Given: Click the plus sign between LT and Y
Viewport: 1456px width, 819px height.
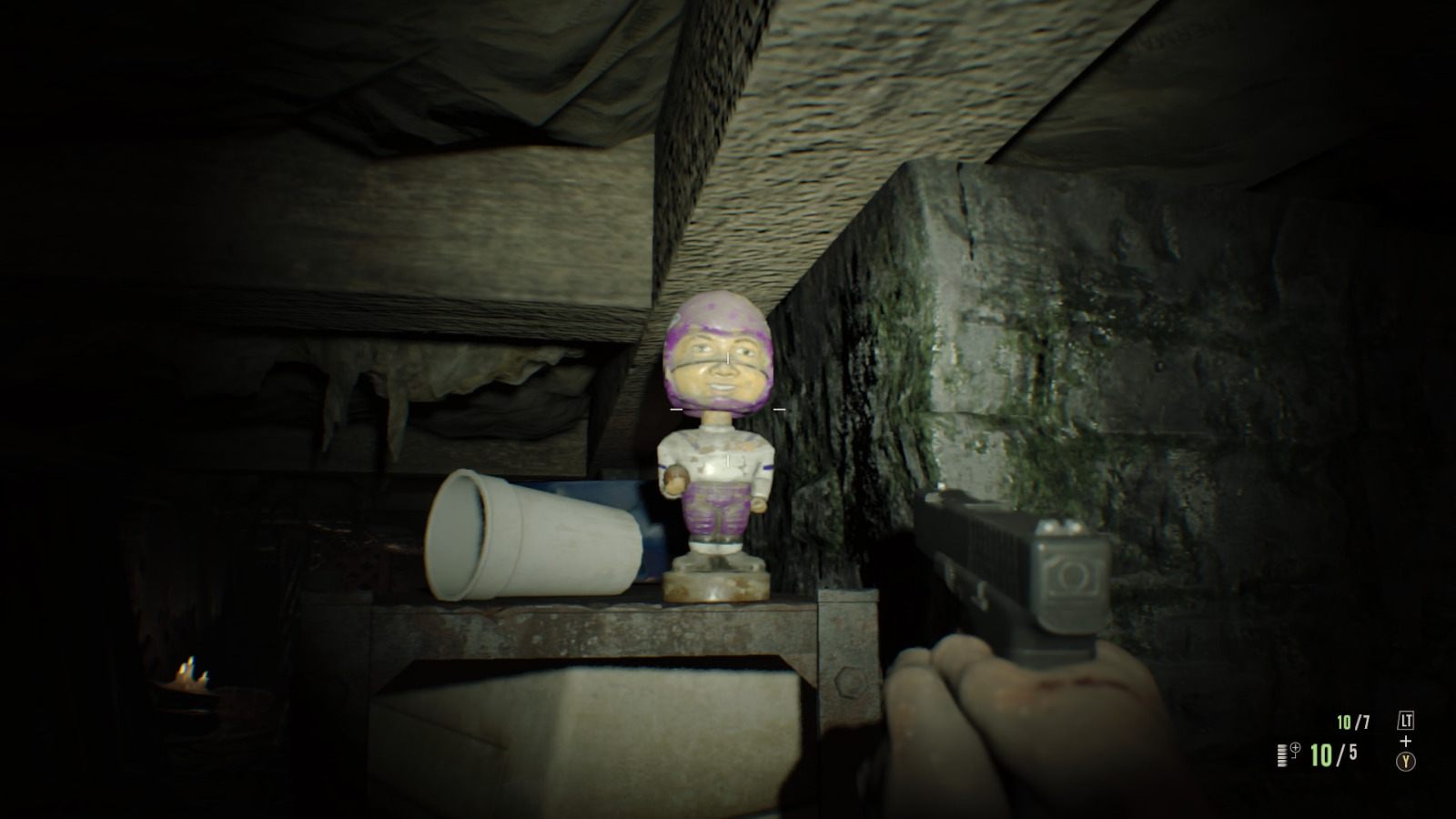Looking at the screenshot, I should pos(1406,741).
